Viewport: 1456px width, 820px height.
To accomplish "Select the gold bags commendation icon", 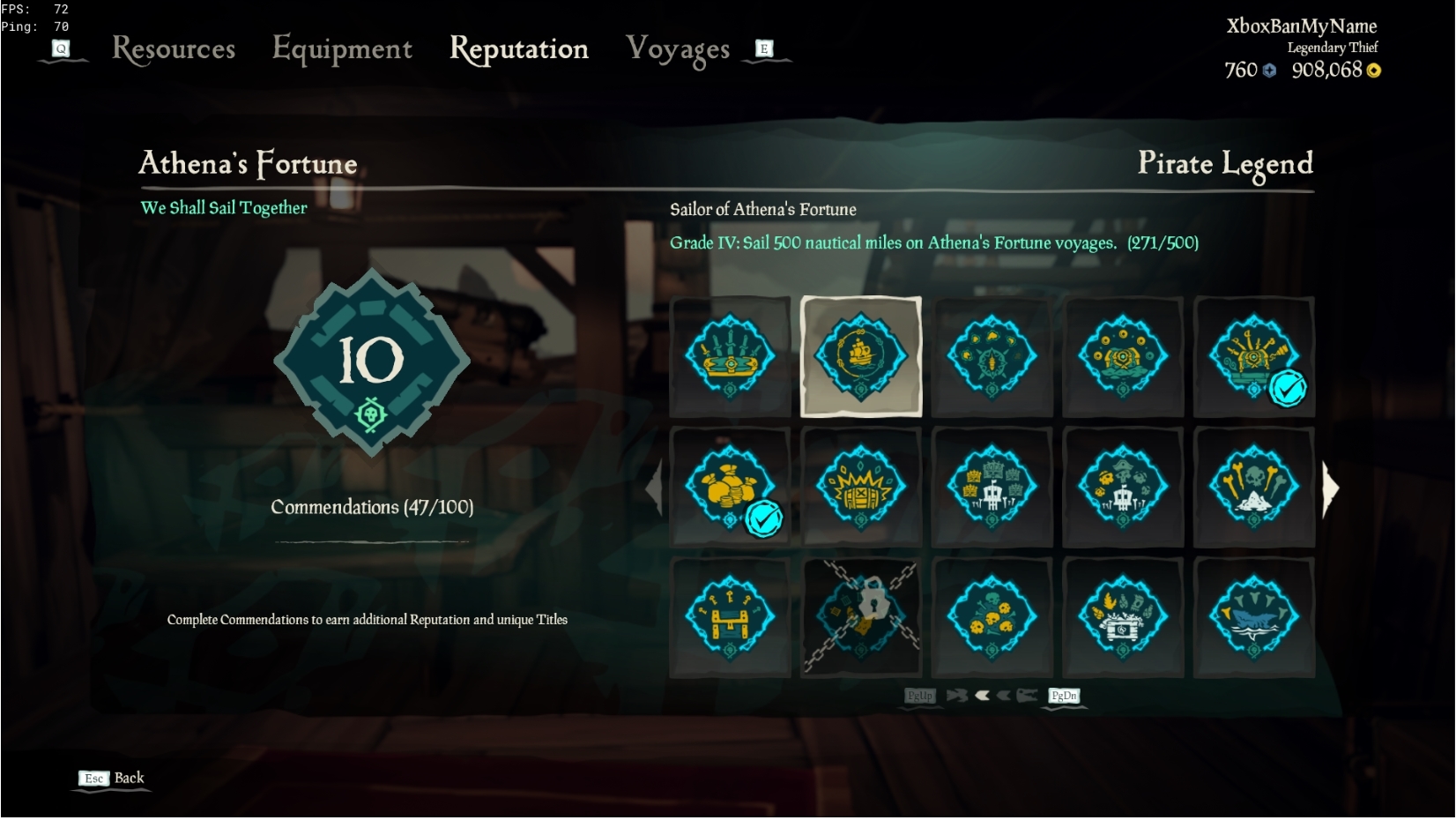I will (x=729, y=488).
